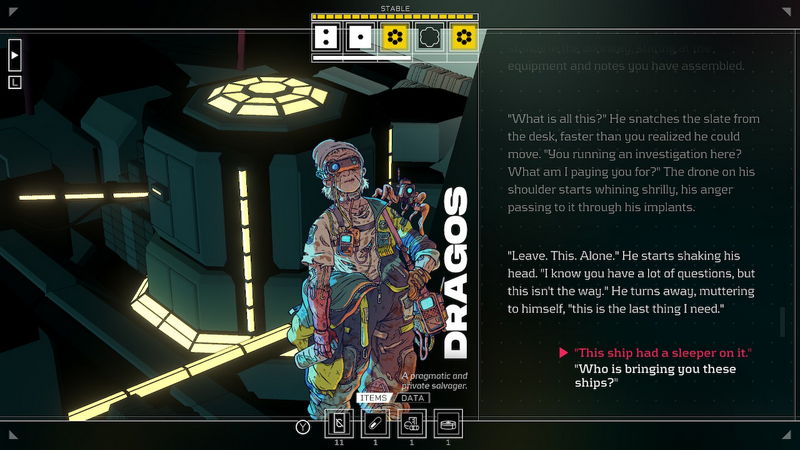Select the item slot with quantity 11
The image size is (800, 450).
coord(339,424)
